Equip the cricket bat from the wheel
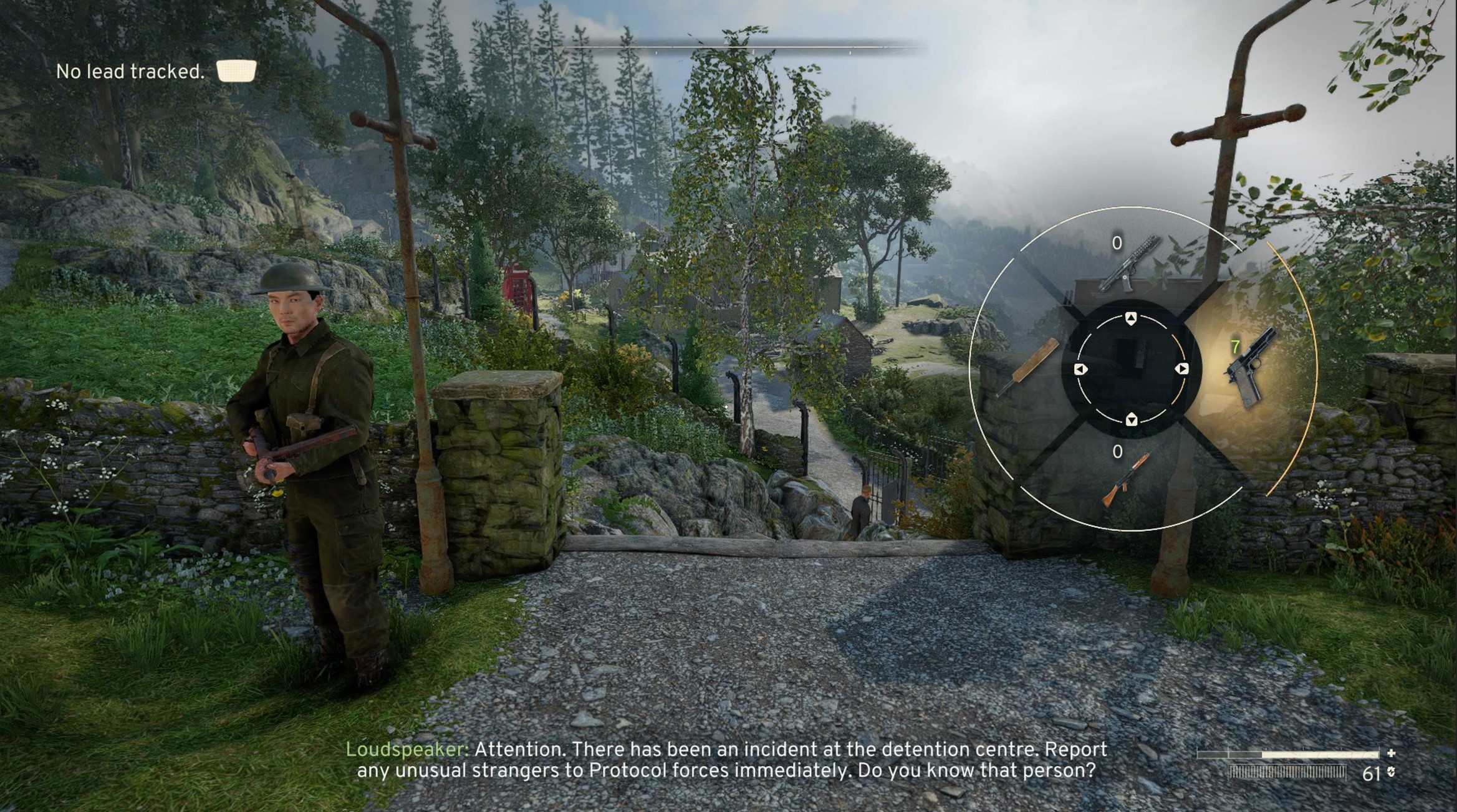 (x=1026, y=367)
